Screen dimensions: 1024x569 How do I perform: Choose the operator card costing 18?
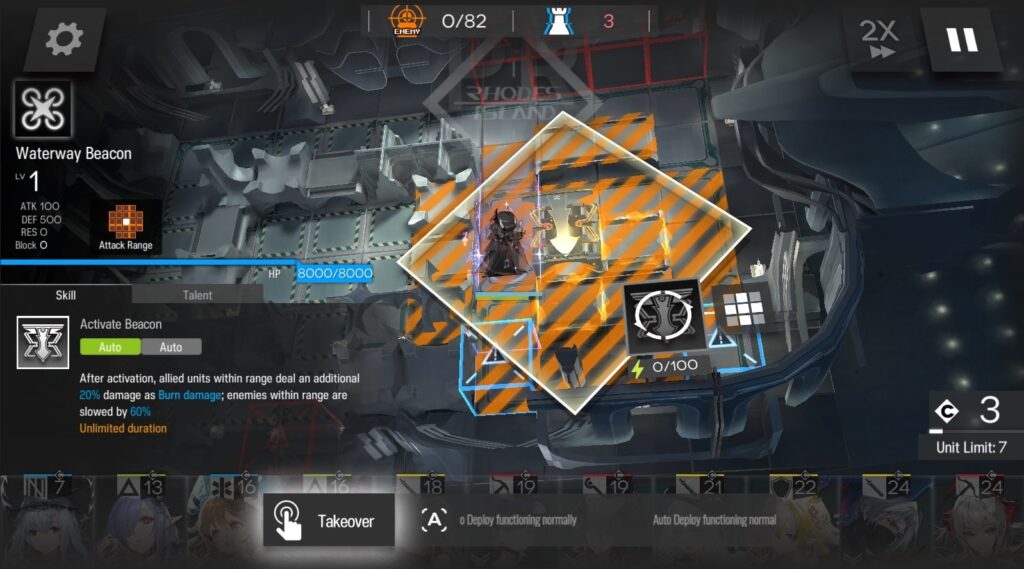418,490
